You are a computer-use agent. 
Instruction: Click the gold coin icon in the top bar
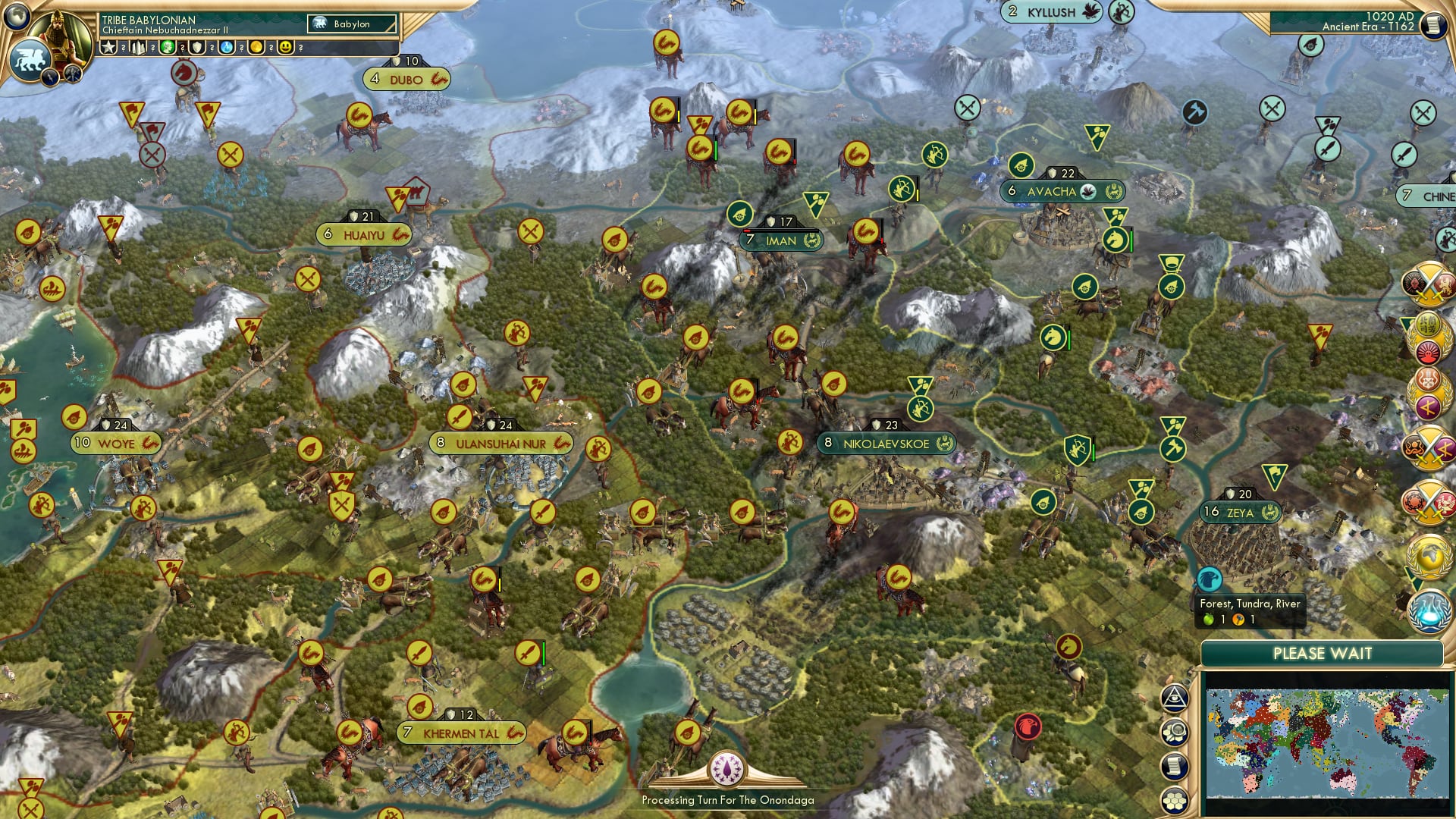click(x=257, y=47)
